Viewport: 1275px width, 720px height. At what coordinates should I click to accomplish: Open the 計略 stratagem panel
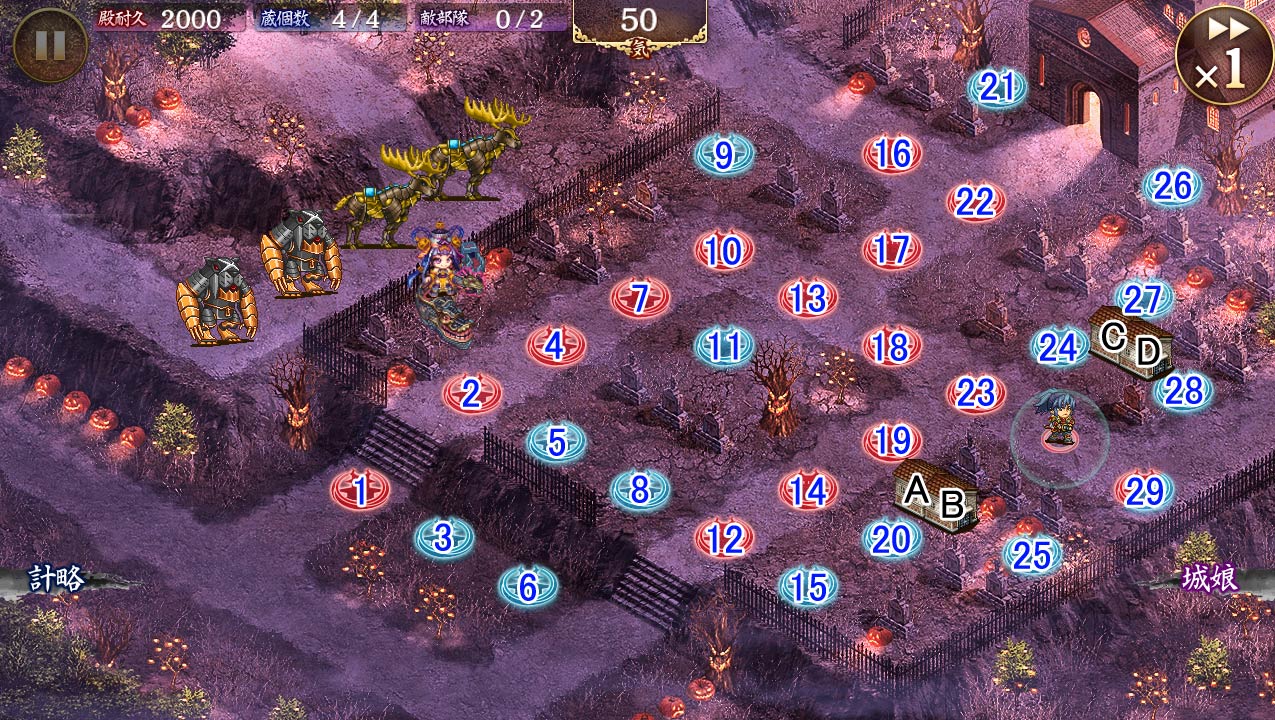pos(56,579)
